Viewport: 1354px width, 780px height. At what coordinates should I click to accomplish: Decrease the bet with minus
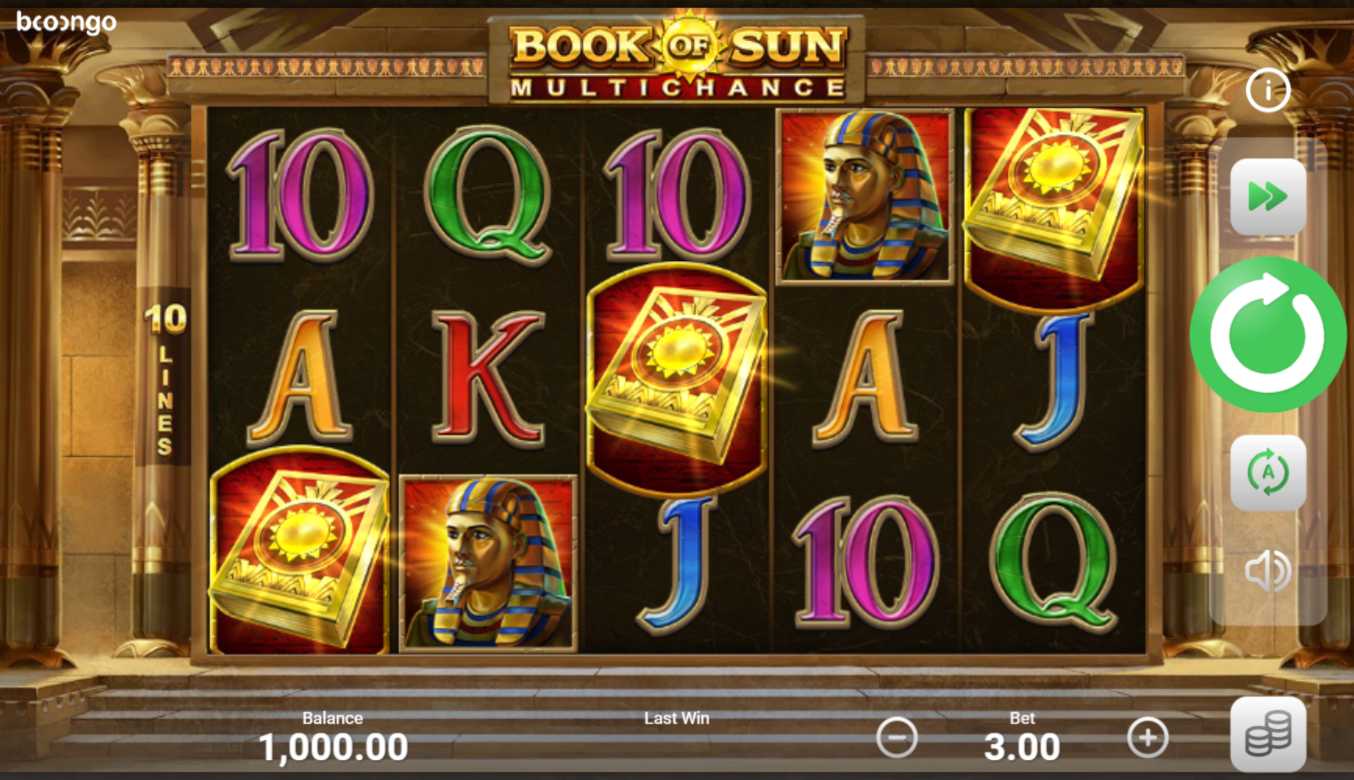tap(896, 738)
